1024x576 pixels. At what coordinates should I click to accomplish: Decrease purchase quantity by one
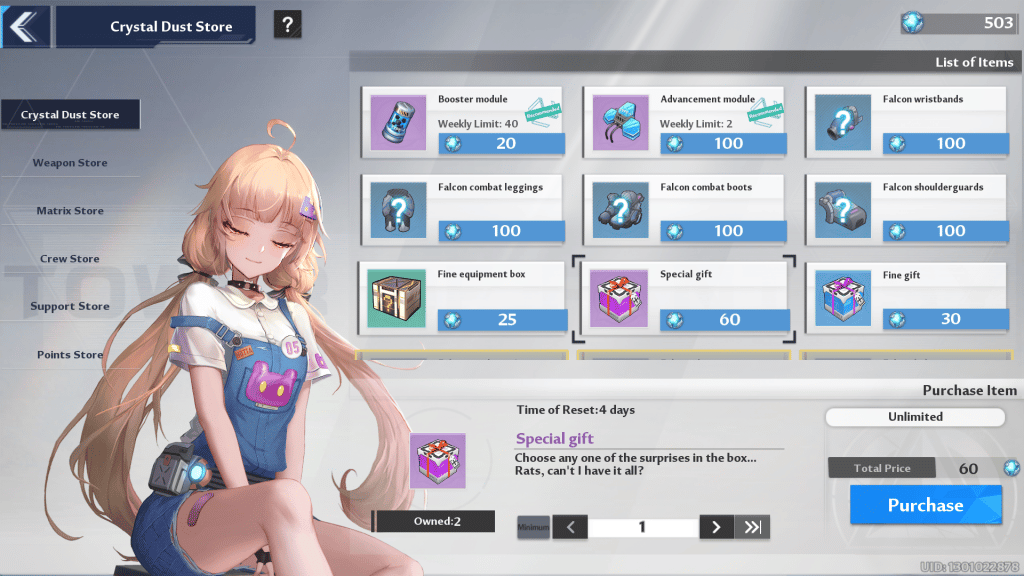[570, 527]
